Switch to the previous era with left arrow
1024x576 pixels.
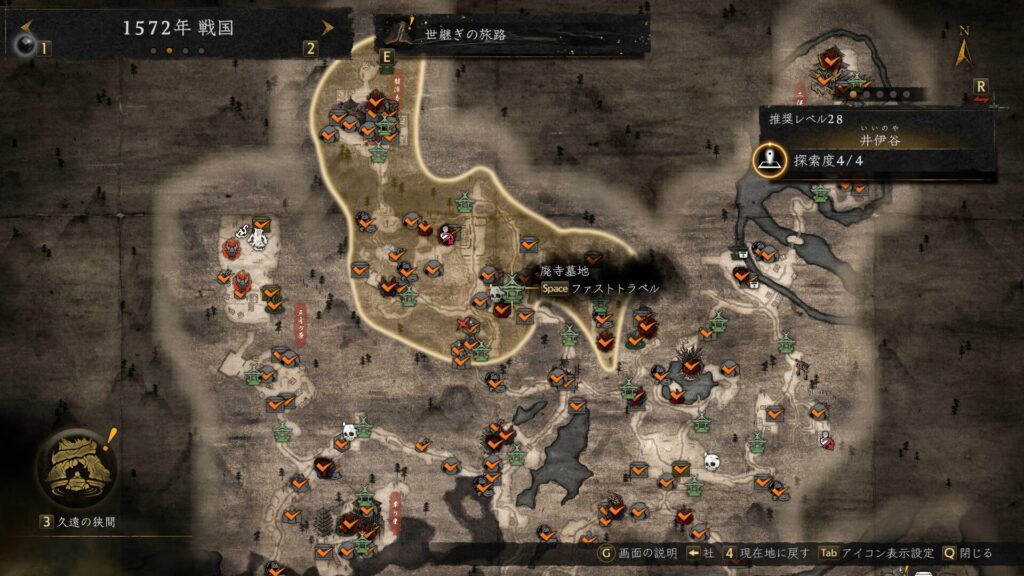point(27,27)
